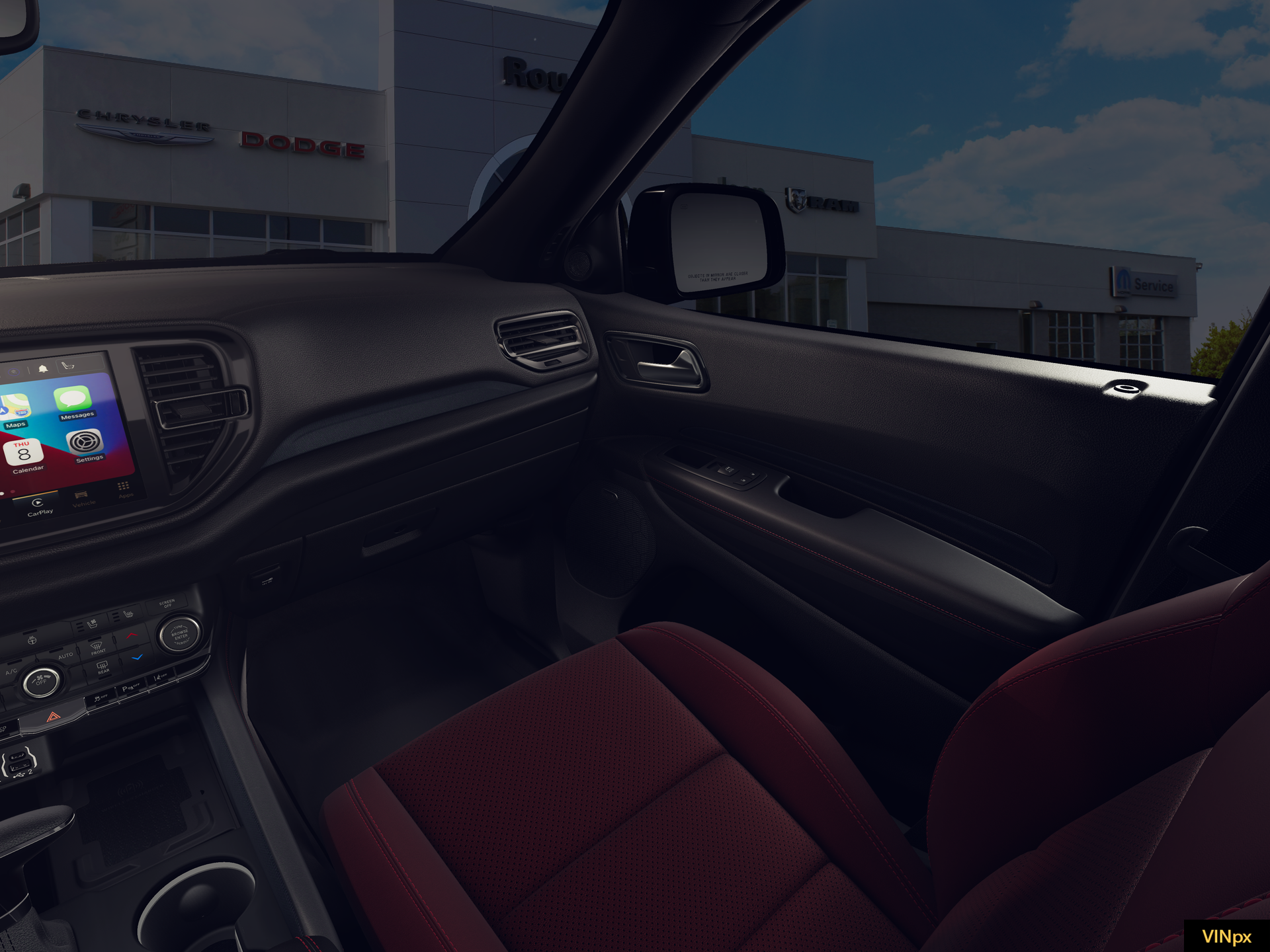1270x952 pixels.
Task: Toggle the heated seat button
Action: click(x=128, y=615)
